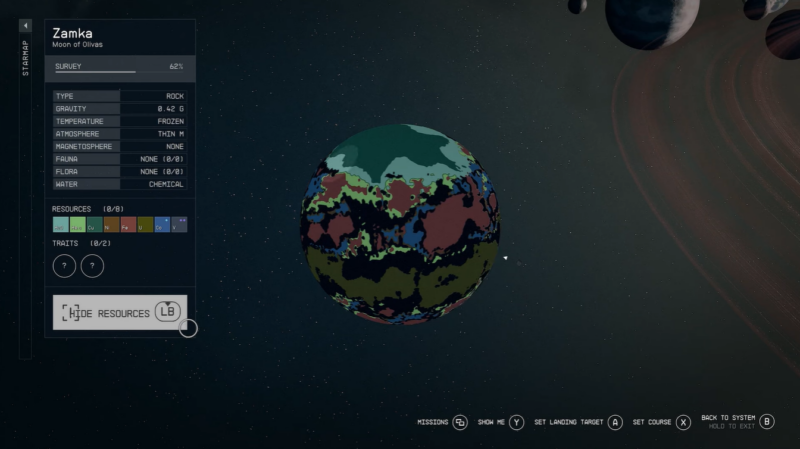Pick the U uranium resource swatch

(x=145, y=225)
